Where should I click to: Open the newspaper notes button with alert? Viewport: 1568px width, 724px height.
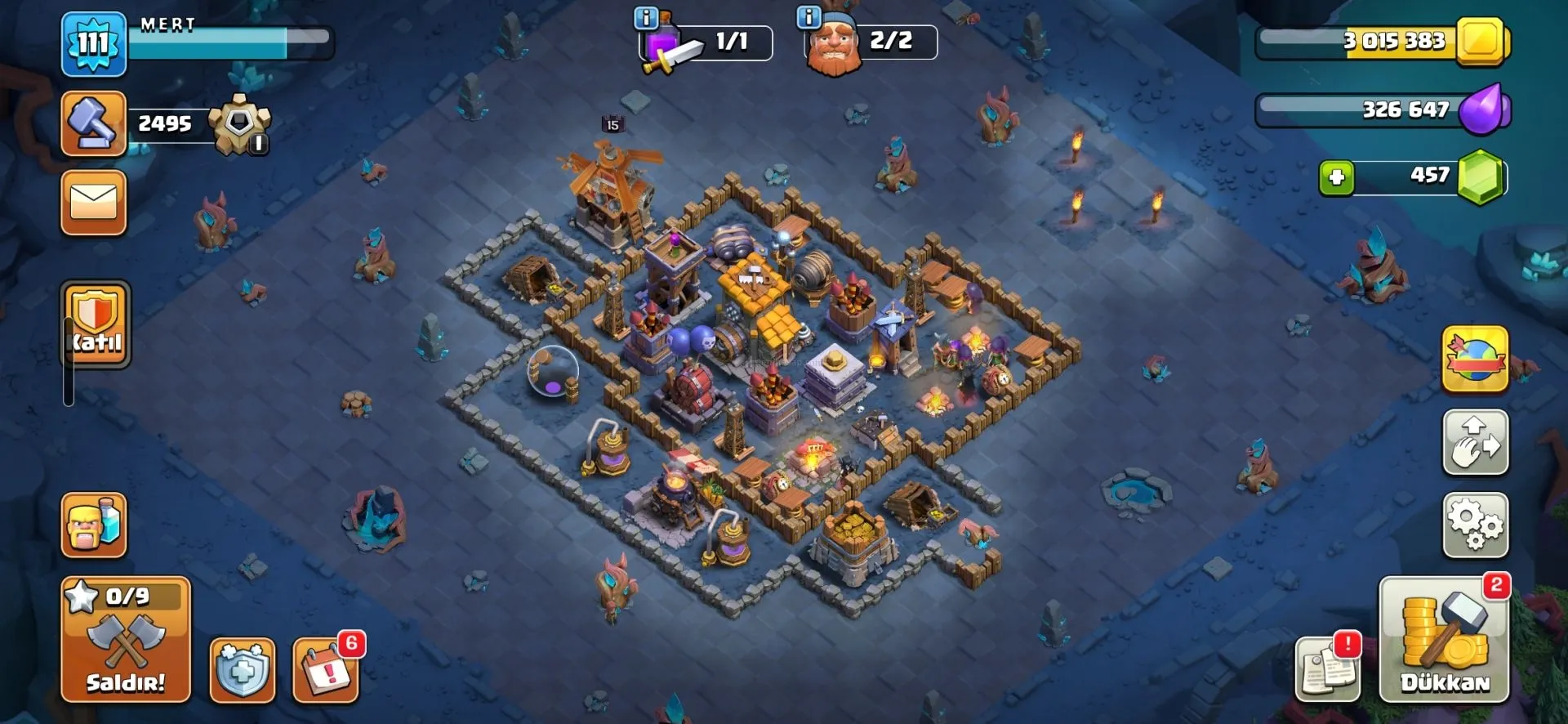(1327, 671)
